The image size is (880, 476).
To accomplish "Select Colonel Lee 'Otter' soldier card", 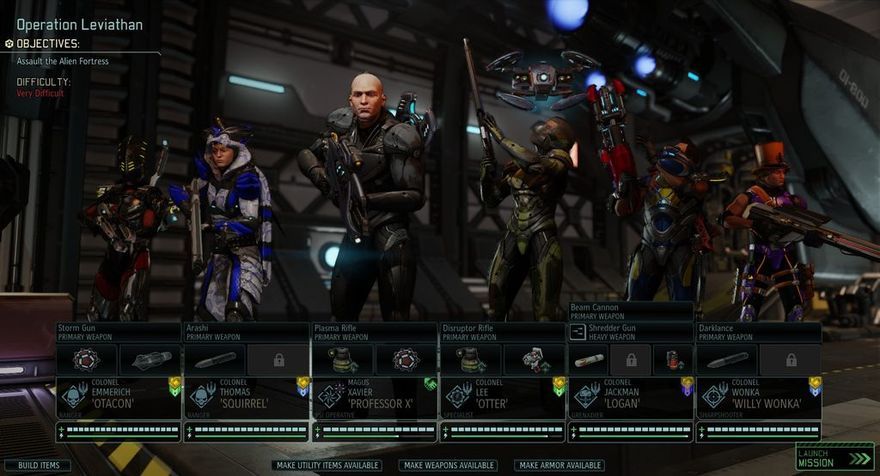I will 502,396.
